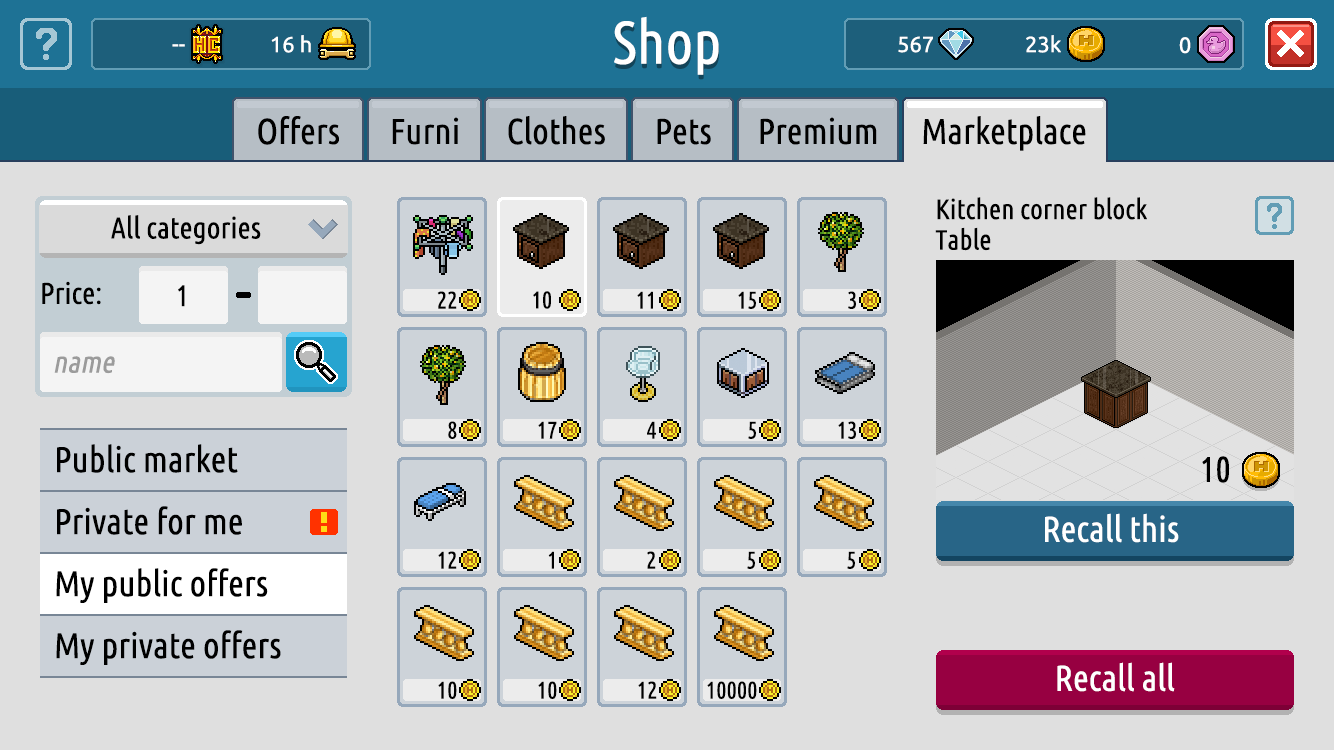Select the 10000-coin bench listing
This screenshot has height=750, width=1334.
coord(742,647)
